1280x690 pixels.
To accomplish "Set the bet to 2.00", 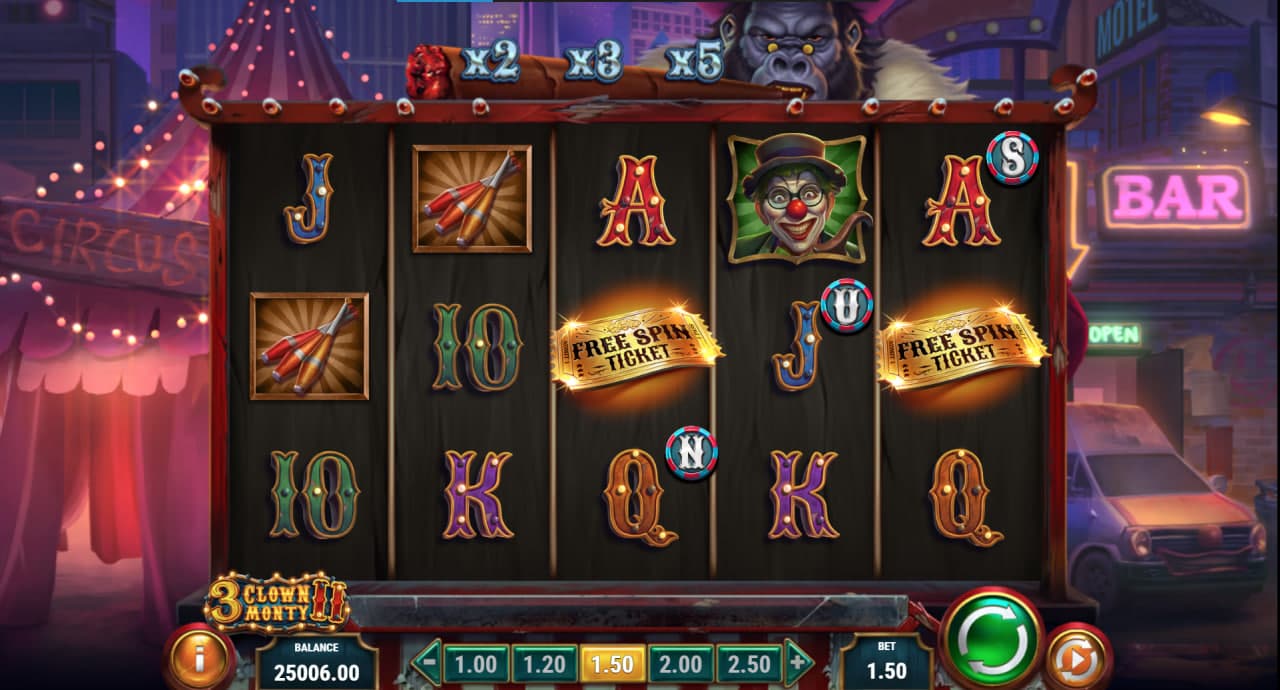I will [680, 664].
